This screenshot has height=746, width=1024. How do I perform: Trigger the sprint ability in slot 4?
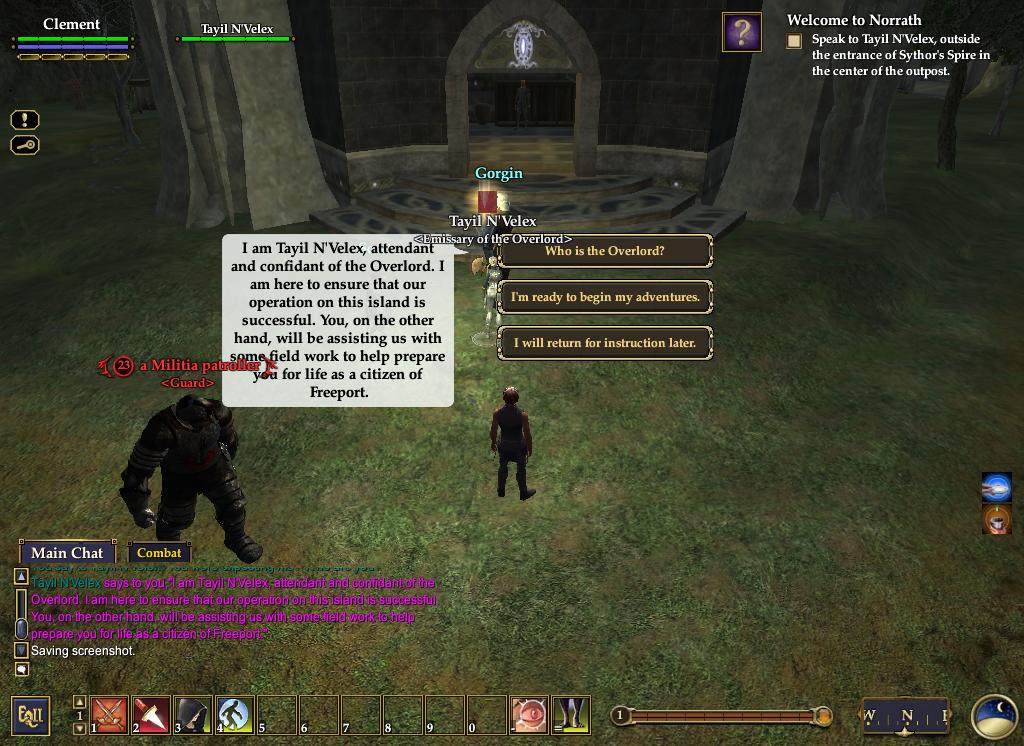235,715
